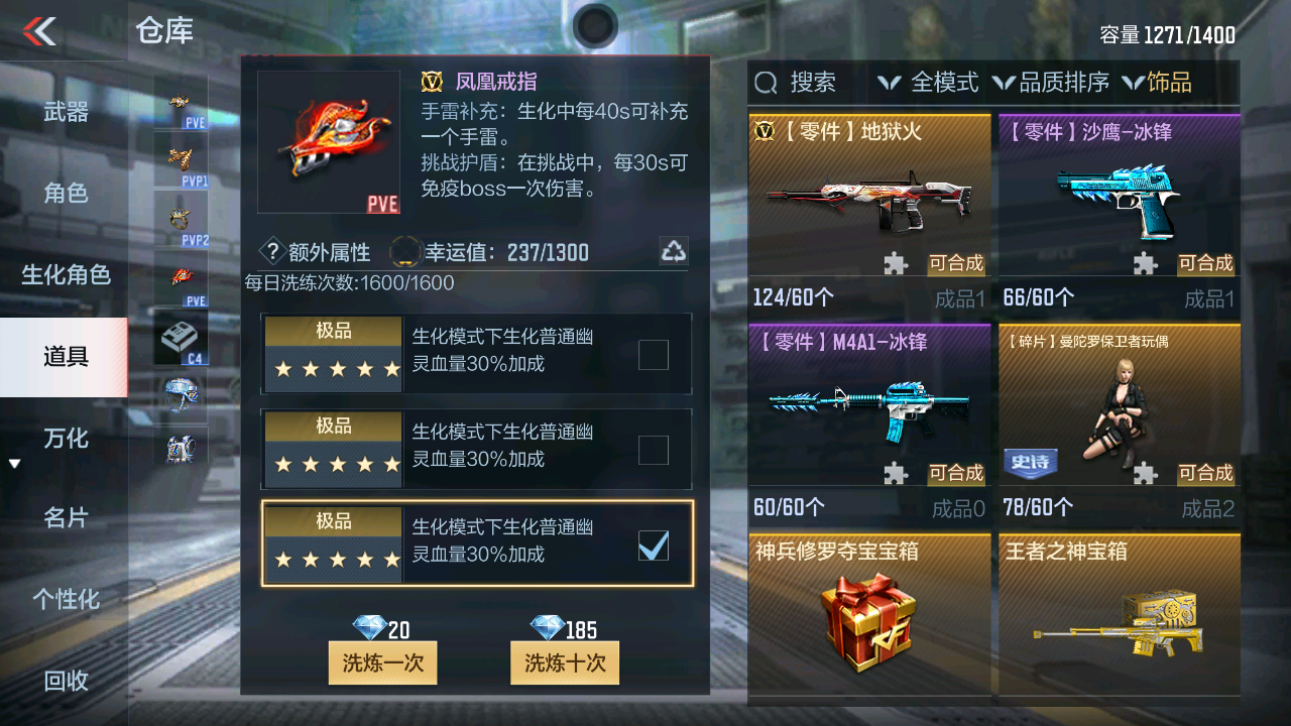
Task: Click the helmet item icon below the C4
Action: click(x=181, y=395)
